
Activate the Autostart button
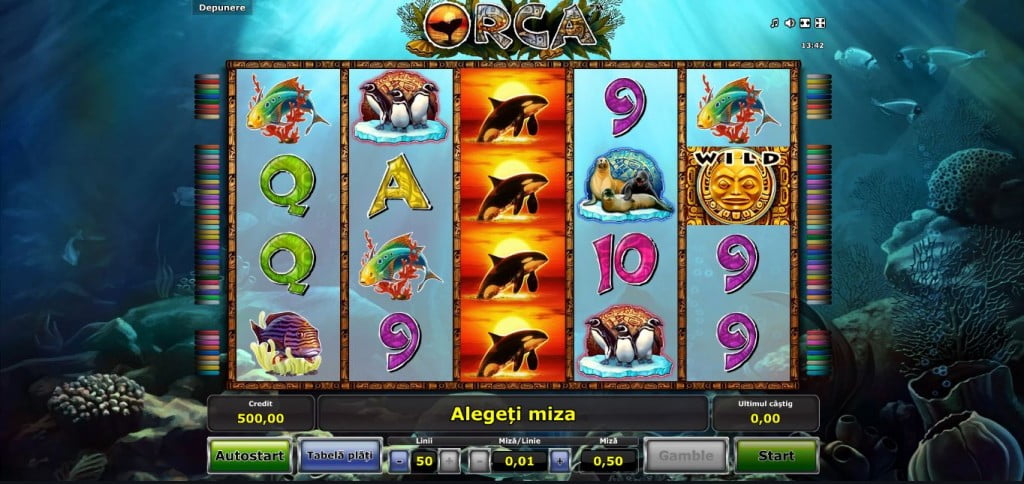tap(250, 456)
